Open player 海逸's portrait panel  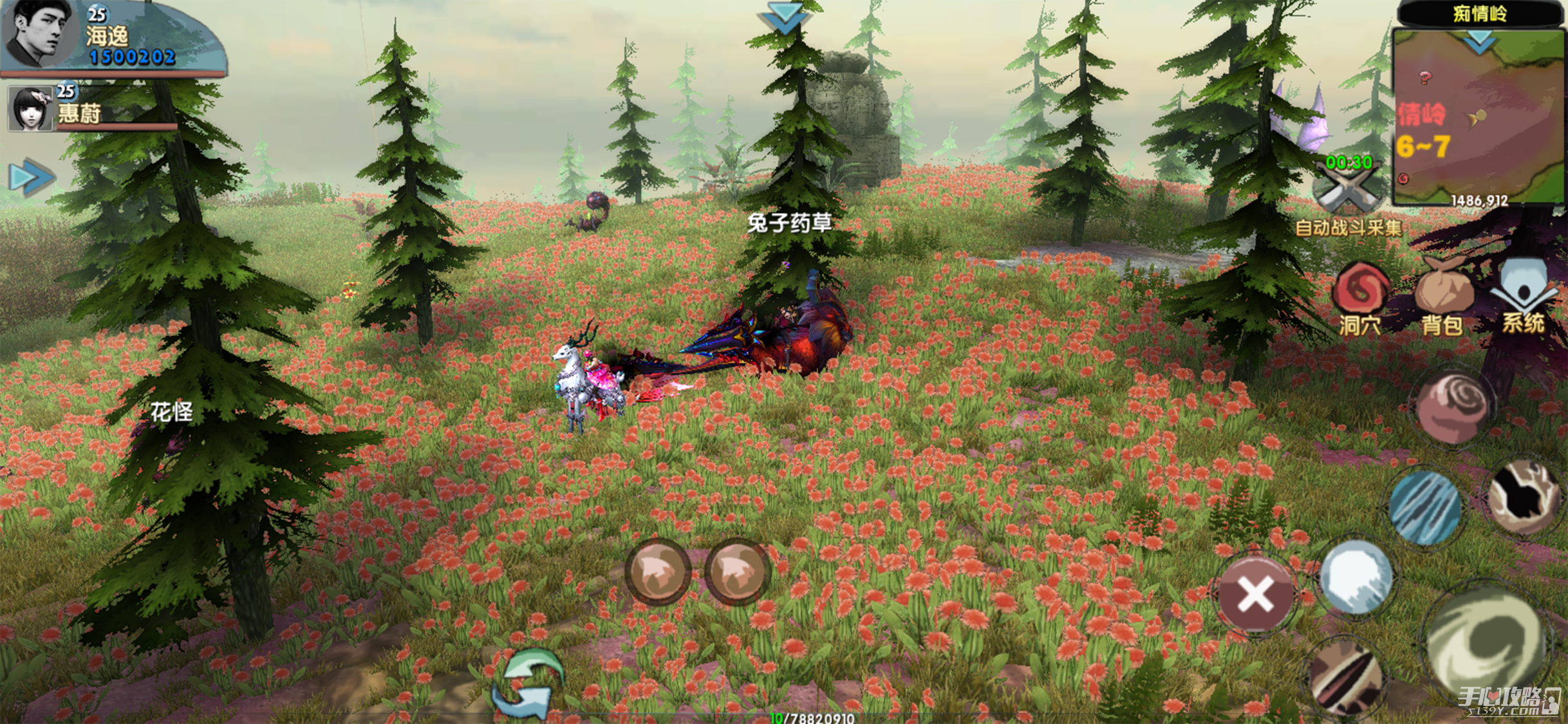click(37, 33)
